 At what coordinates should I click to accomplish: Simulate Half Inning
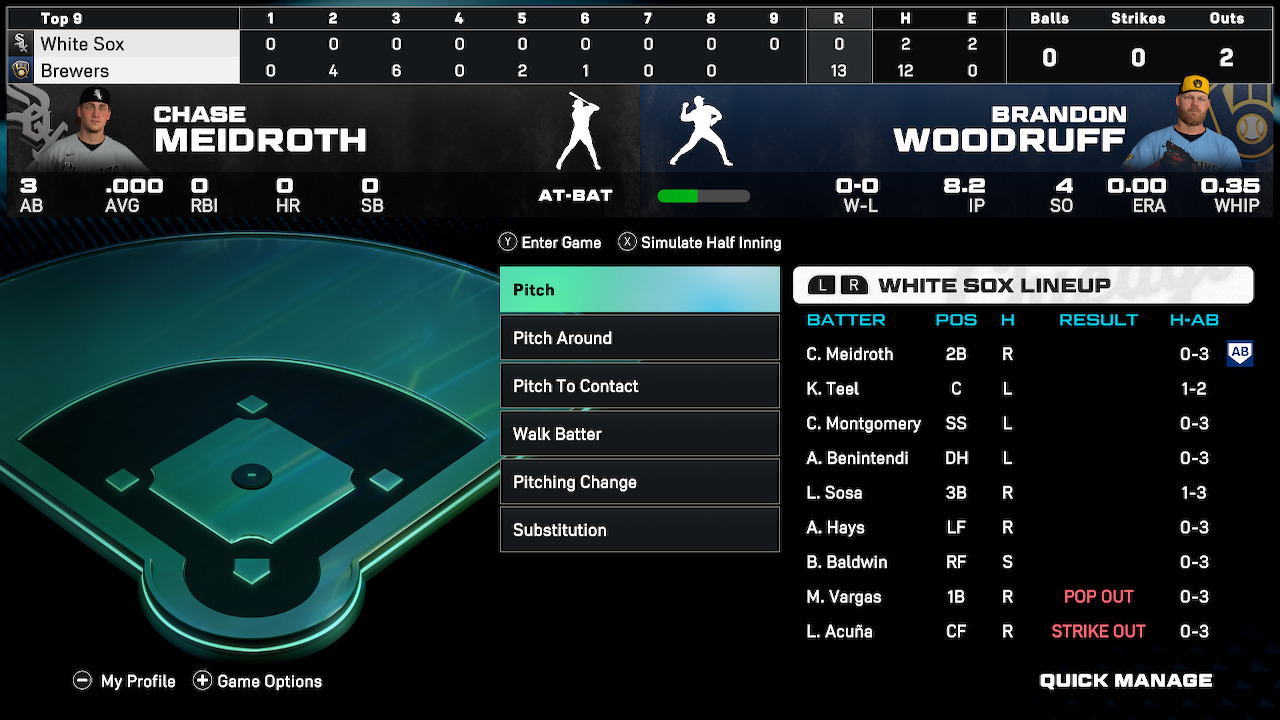[x=699, y=243]
